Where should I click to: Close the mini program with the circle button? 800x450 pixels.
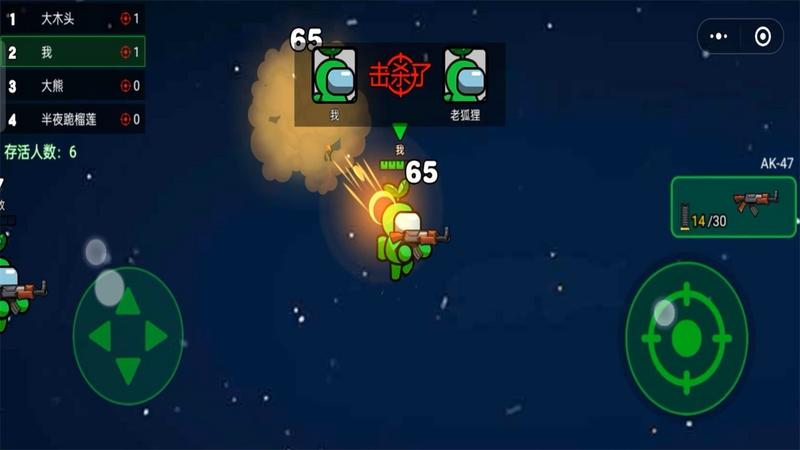click(x=763, y=37)
